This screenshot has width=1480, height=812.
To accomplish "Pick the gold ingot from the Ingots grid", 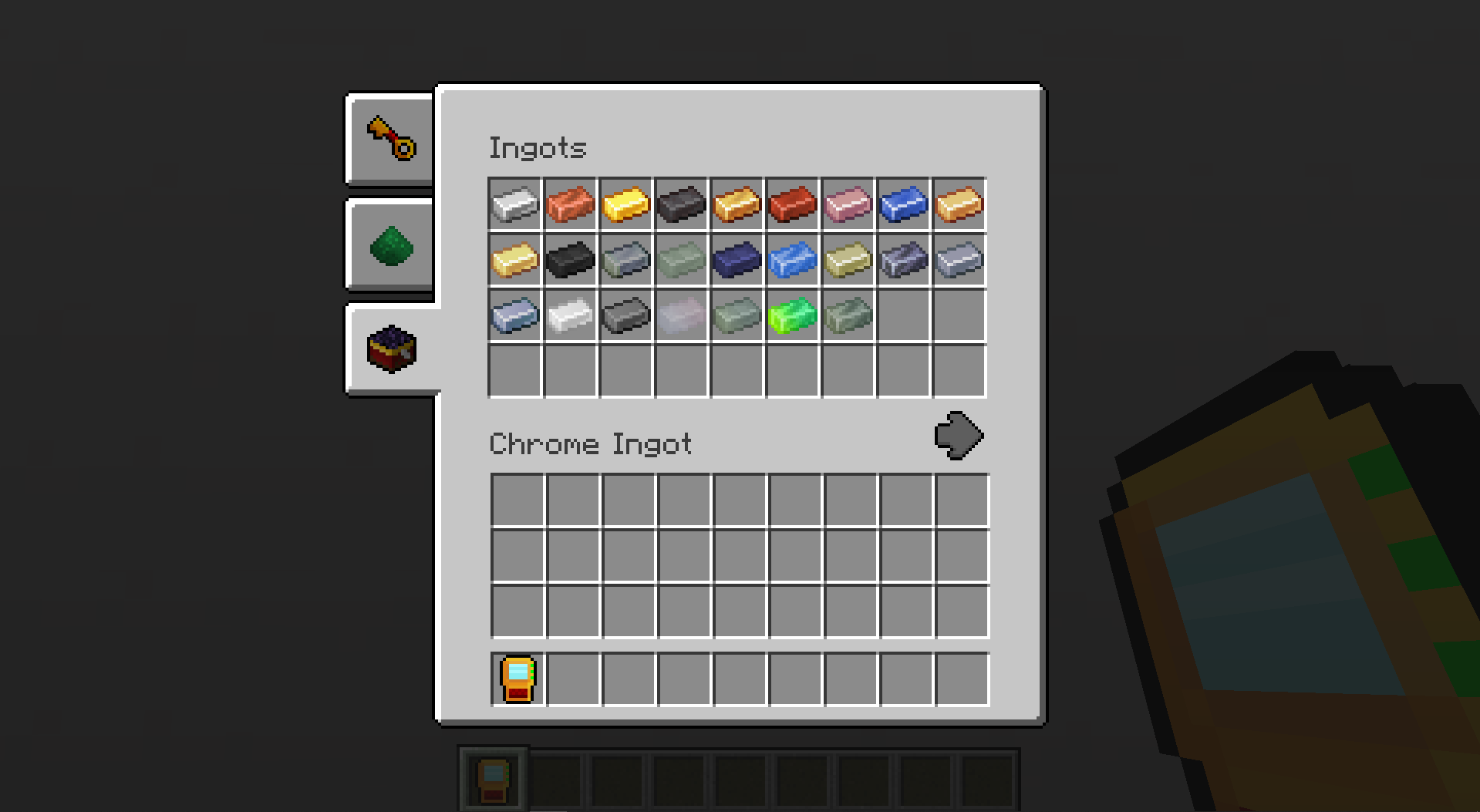I will pos(625,204).
